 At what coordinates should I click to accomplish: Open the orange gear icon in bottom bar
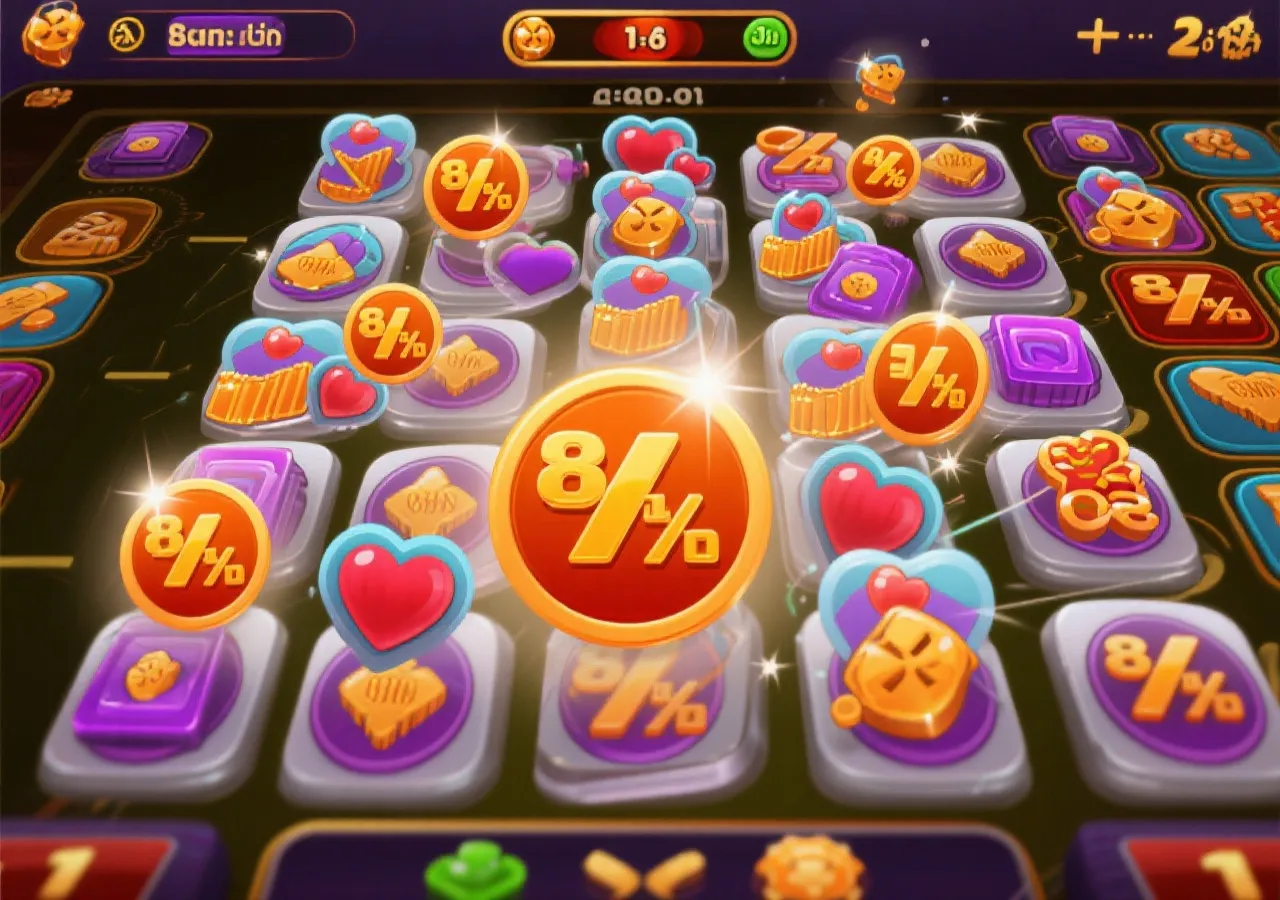(808, 869)
